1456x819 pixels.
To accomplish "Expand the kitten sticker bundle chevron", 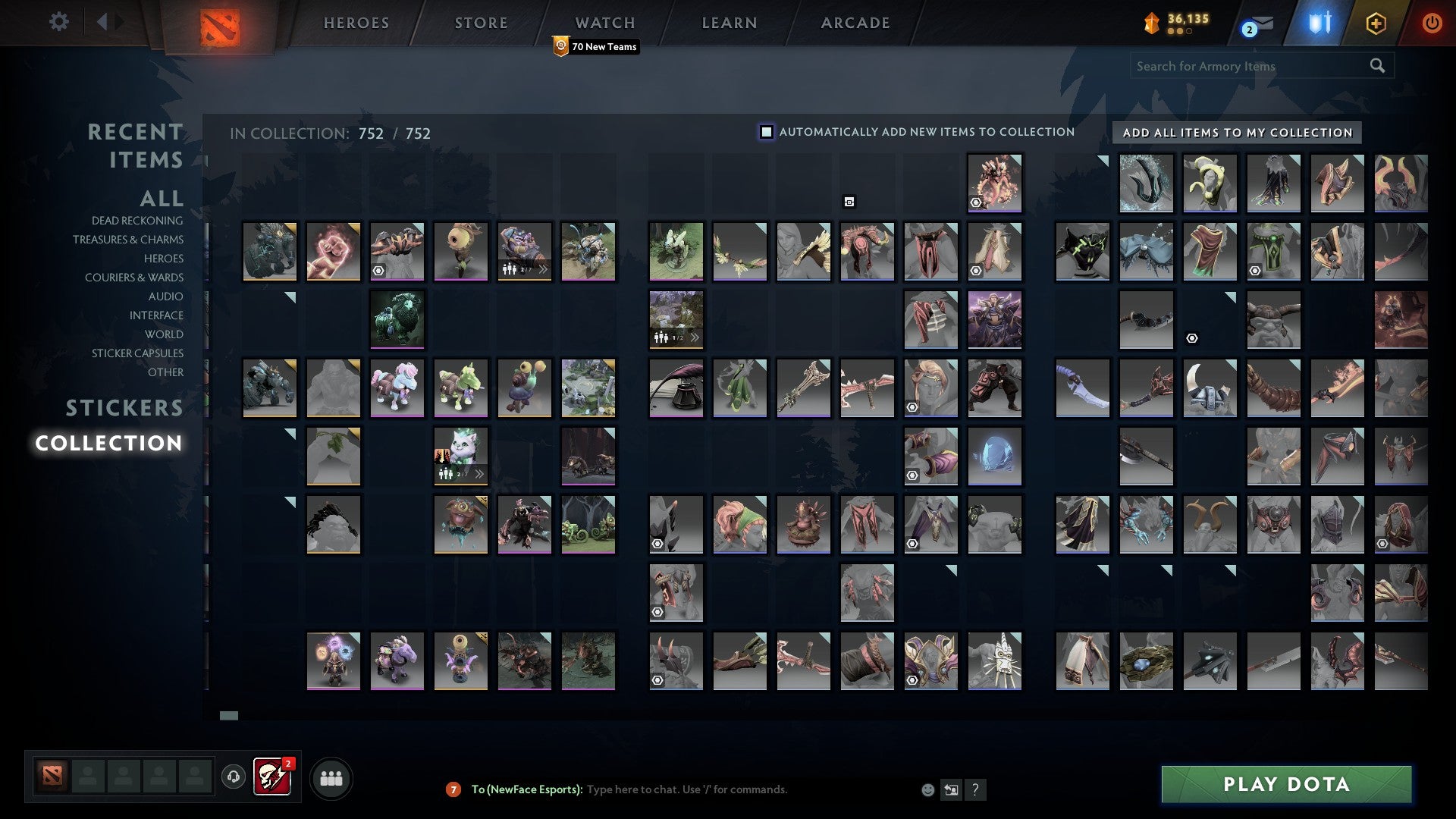I will point(480,473).
